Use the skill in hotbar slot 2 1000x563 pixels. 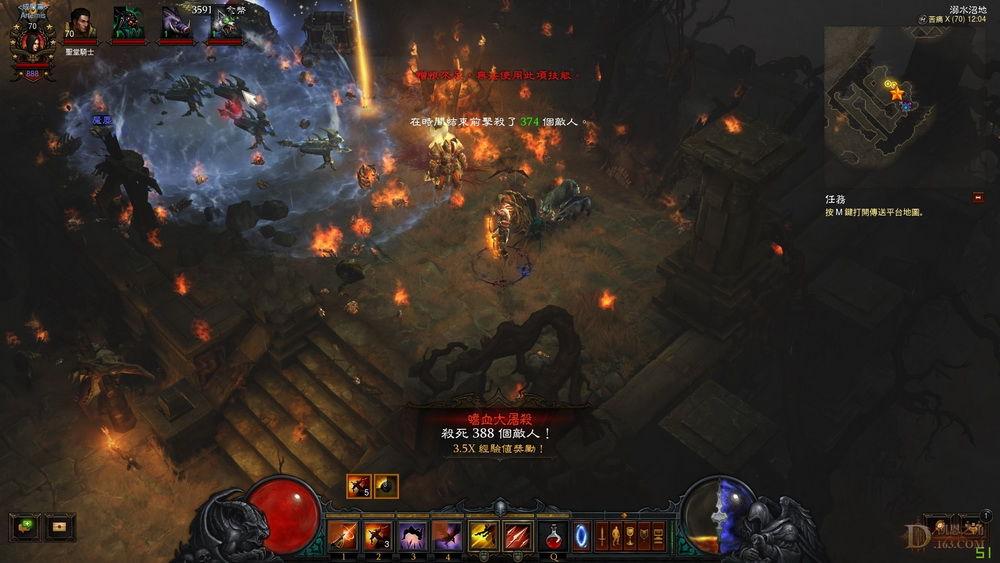[x=377, y=535]
